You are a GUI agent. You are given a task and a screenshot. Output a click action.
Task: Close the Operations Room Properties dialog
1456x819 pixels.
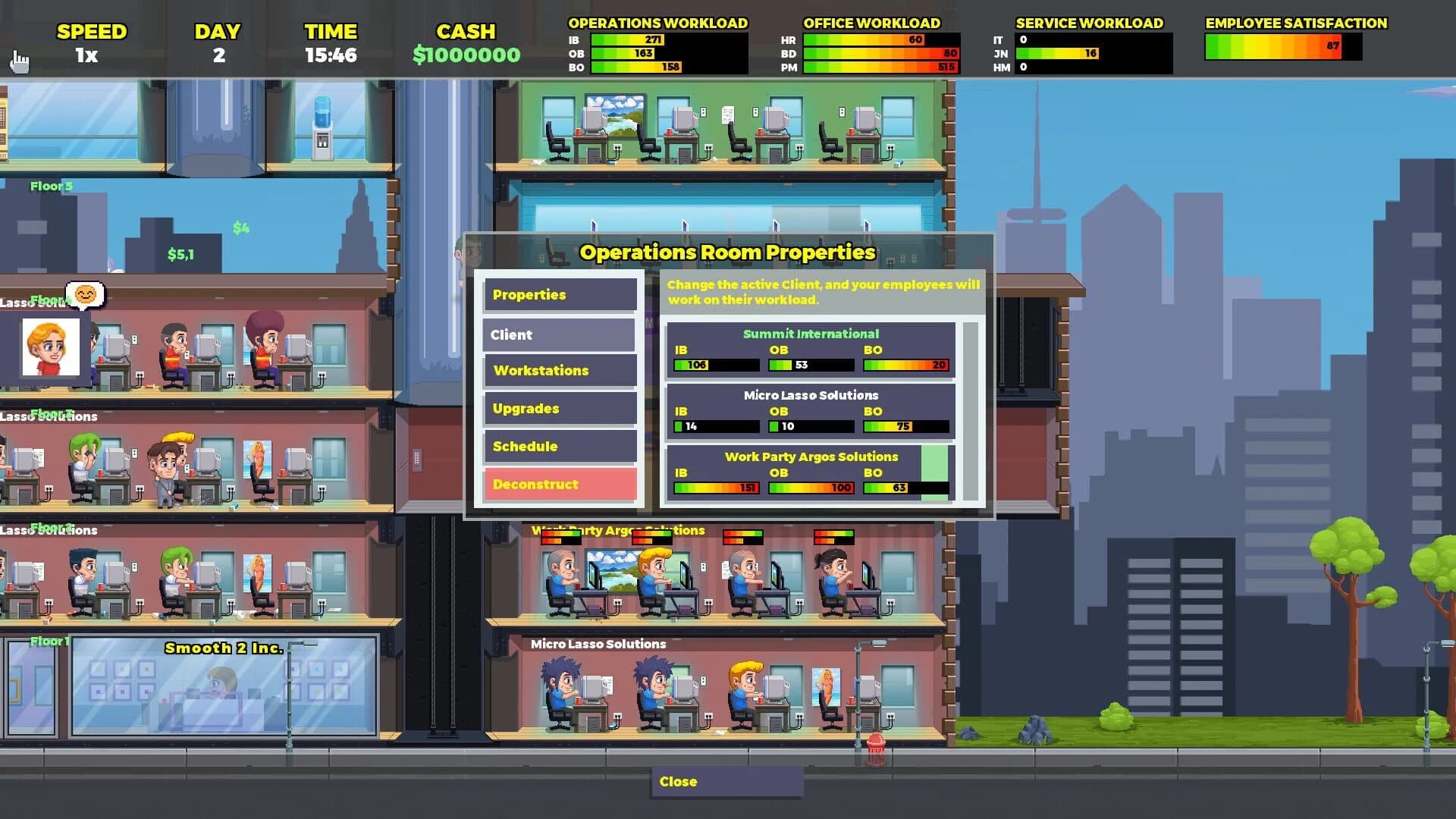[x=726, y=782]
